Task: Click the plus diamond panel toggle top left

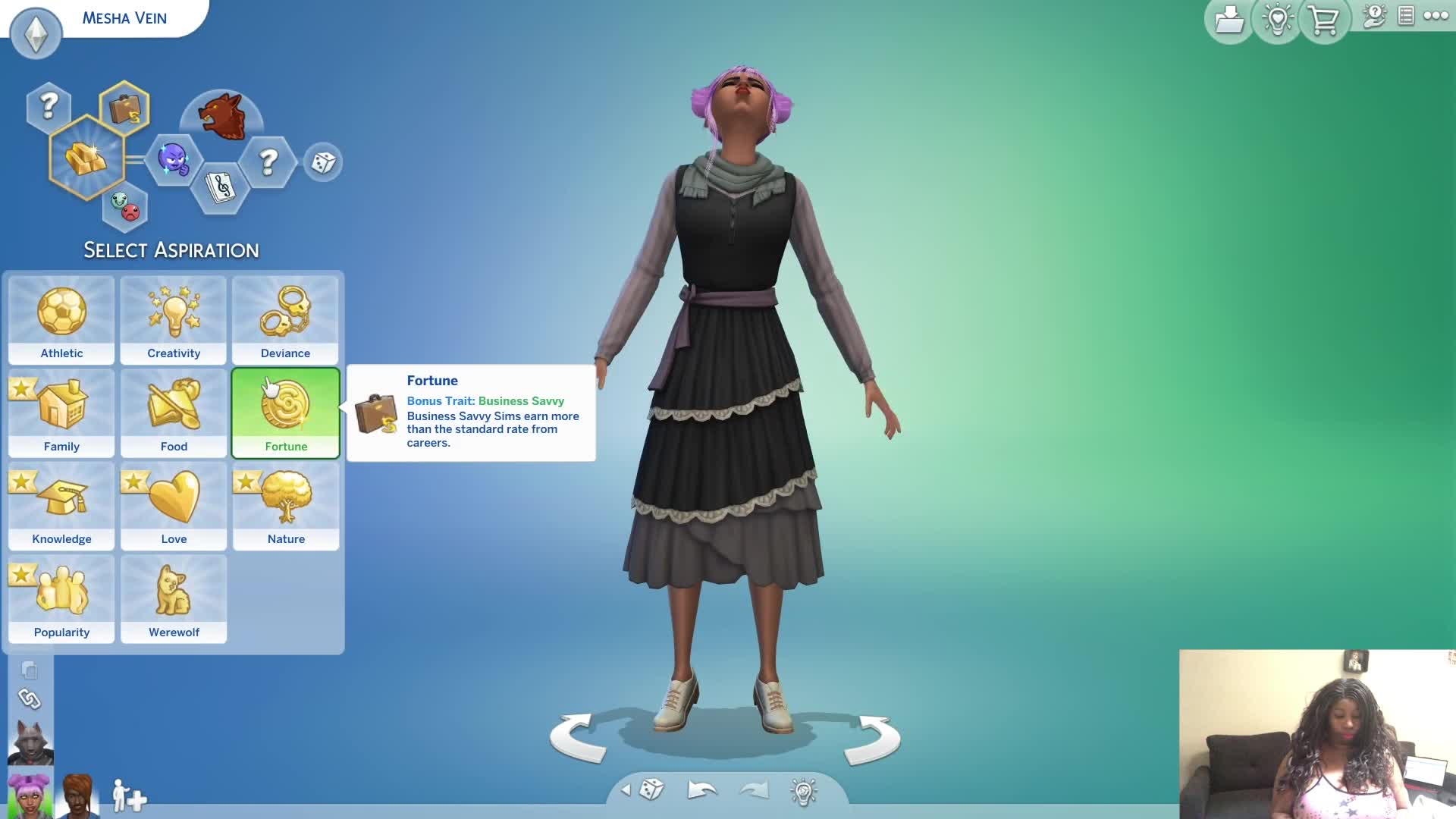Action: click(35, 33)
